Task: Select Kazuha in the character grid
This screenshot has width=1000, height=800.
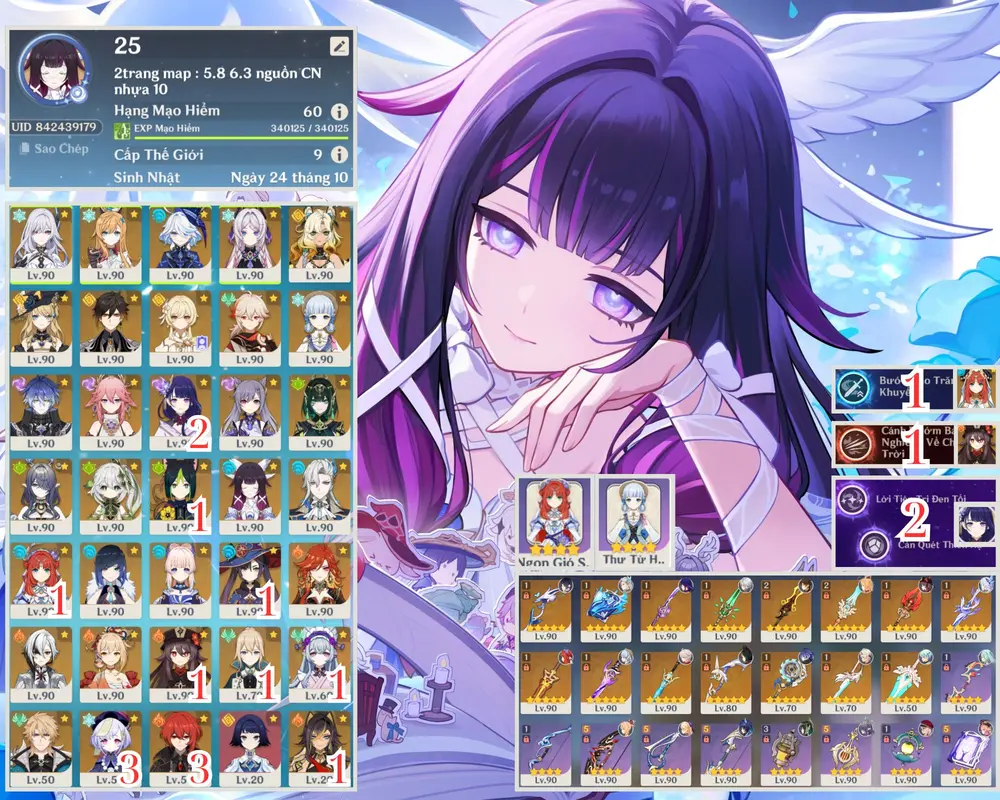Action: click(x=249, y=327)
